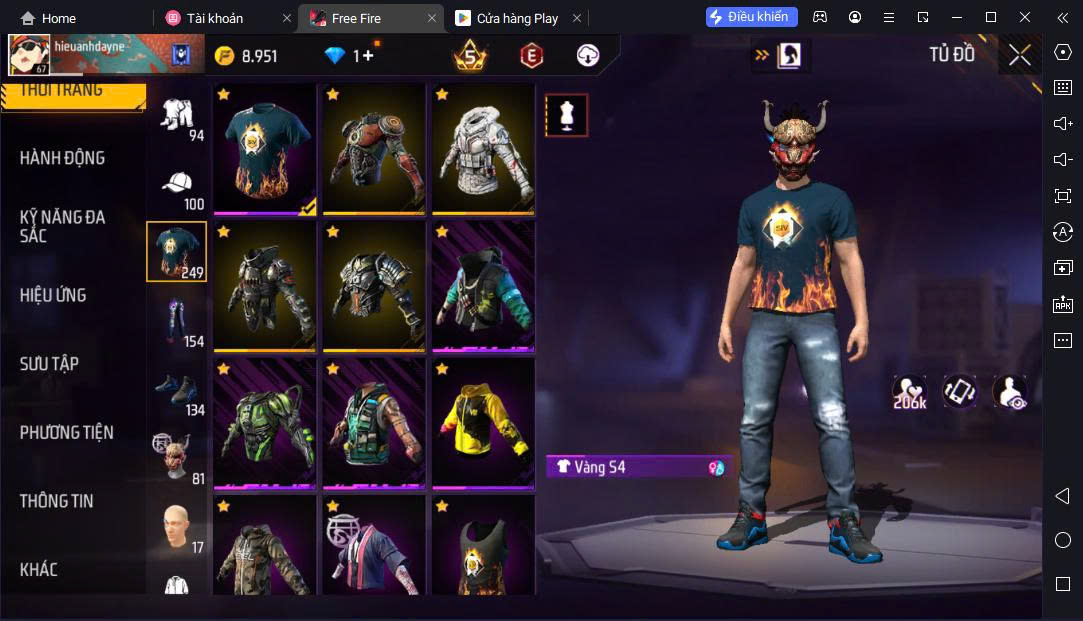Open the HÀNH ĐỘNG category
The width and height of the screenshot is (1083, 621).
(x=62, y=158)
